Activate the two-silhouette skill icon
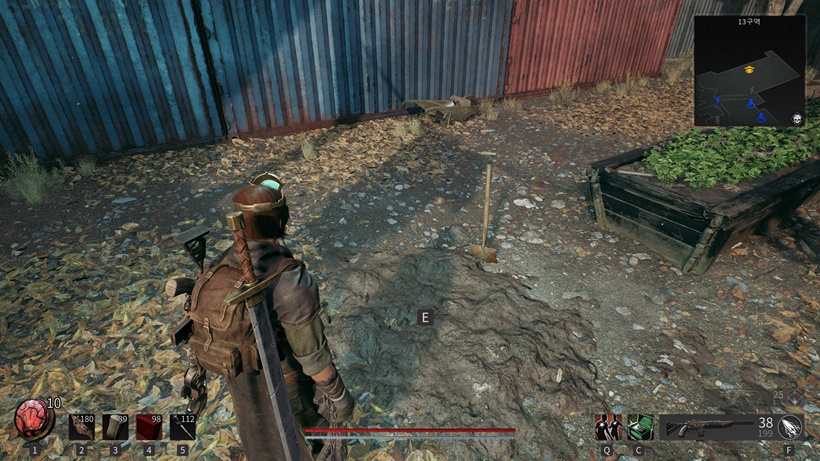 607,427
